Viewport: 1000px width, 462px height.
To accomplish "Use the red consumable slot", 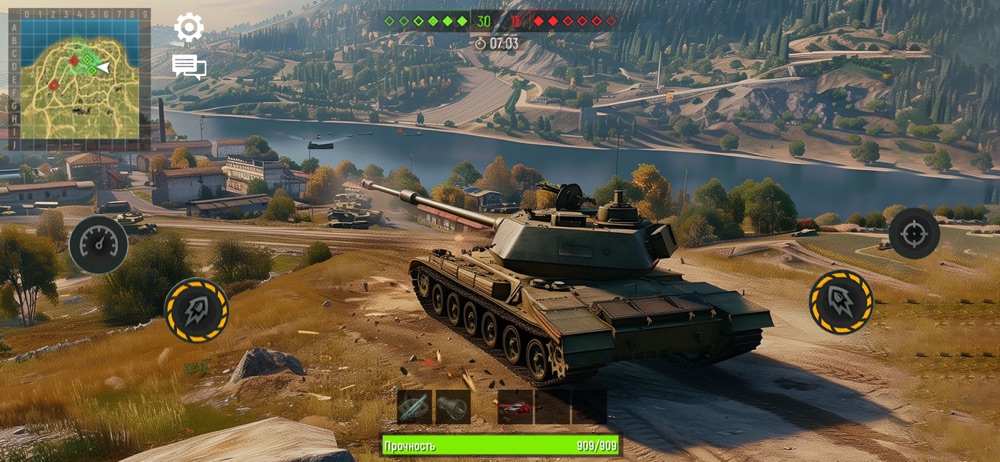I will point(515,407).
